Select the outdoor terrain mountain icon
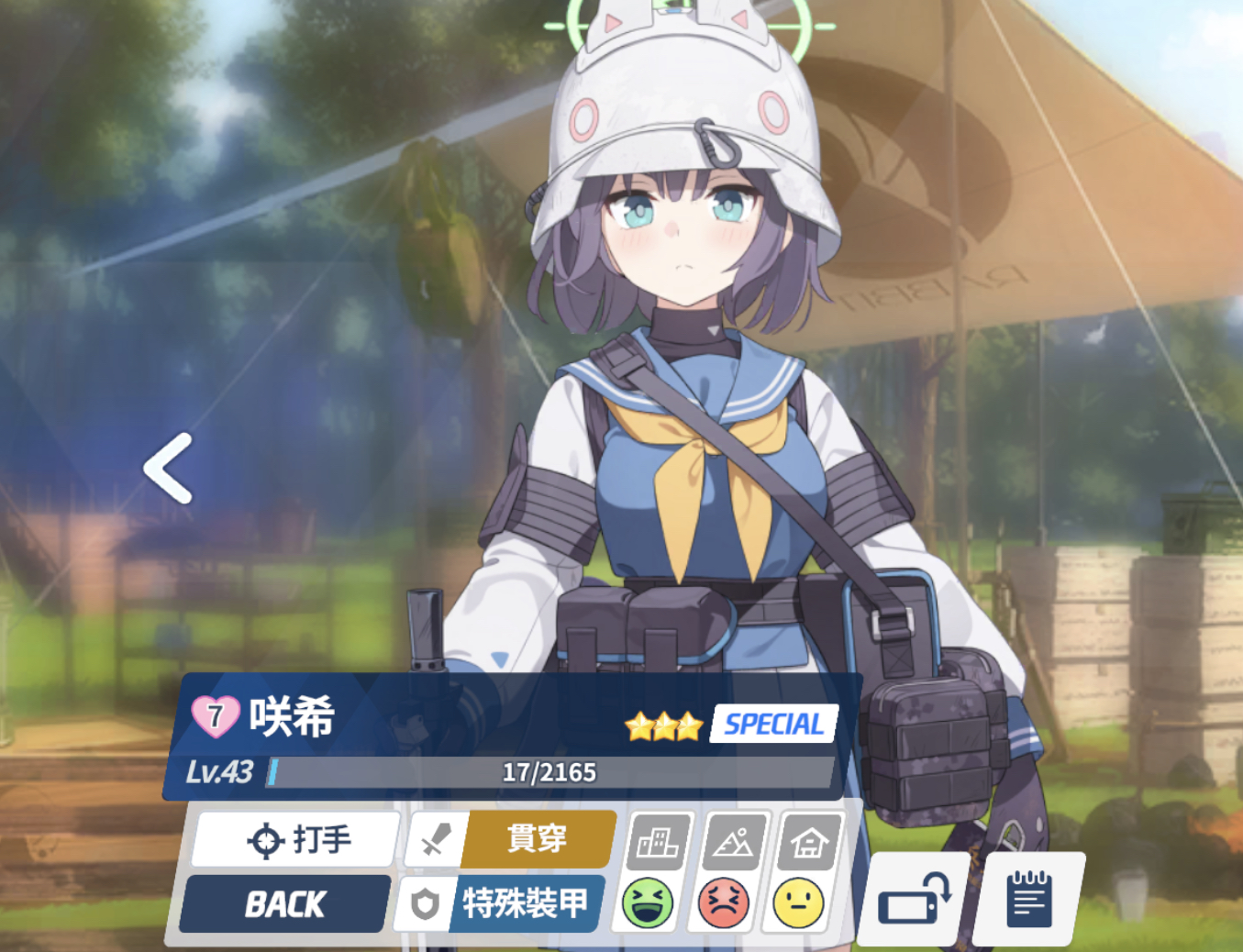Image resolution: width=1243 pixels, height=952 pixels. click(732, 842)
